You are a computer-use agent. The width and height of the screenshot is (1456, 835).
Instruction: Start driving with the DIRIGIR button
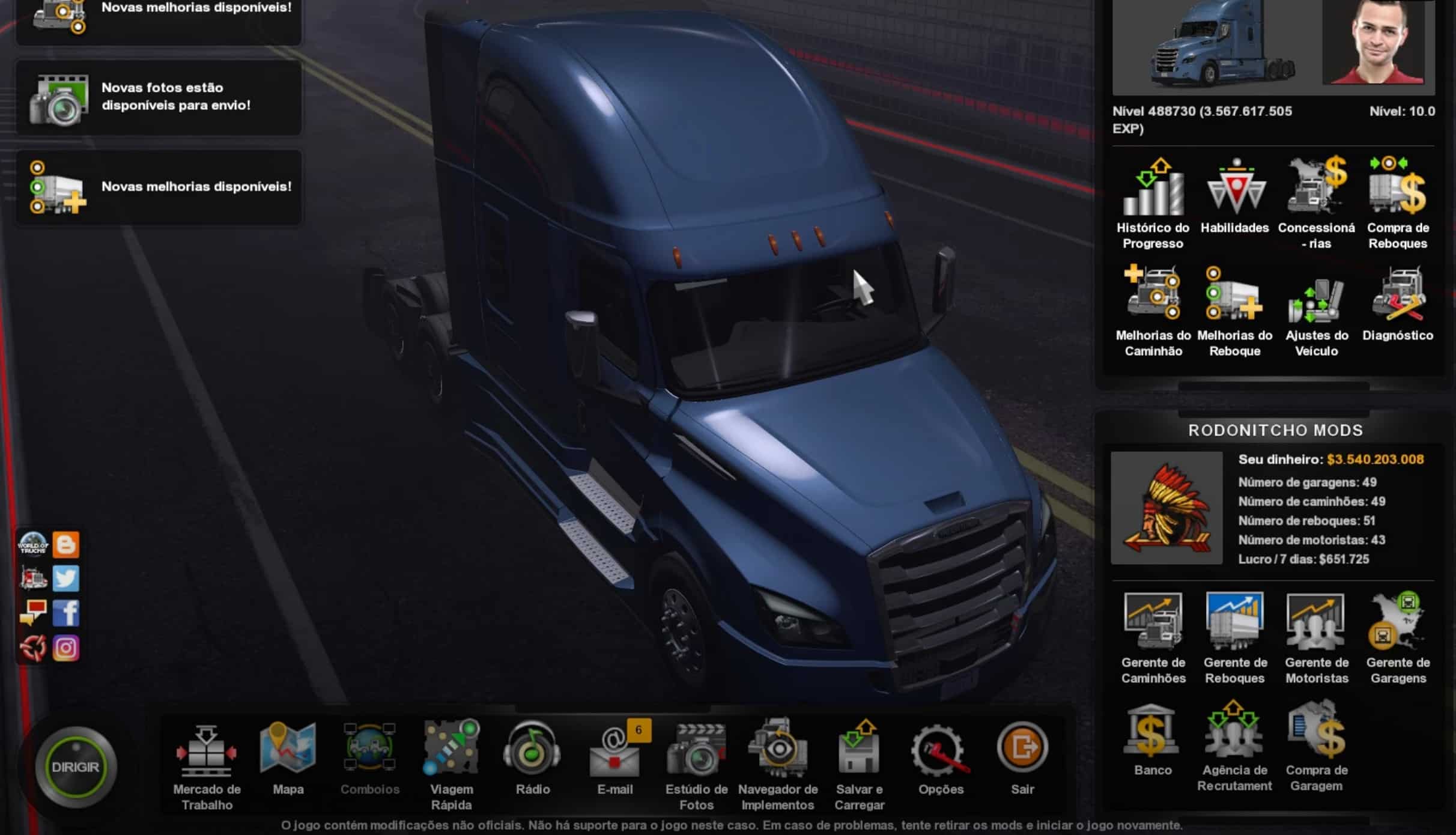(x=75, y=767)
